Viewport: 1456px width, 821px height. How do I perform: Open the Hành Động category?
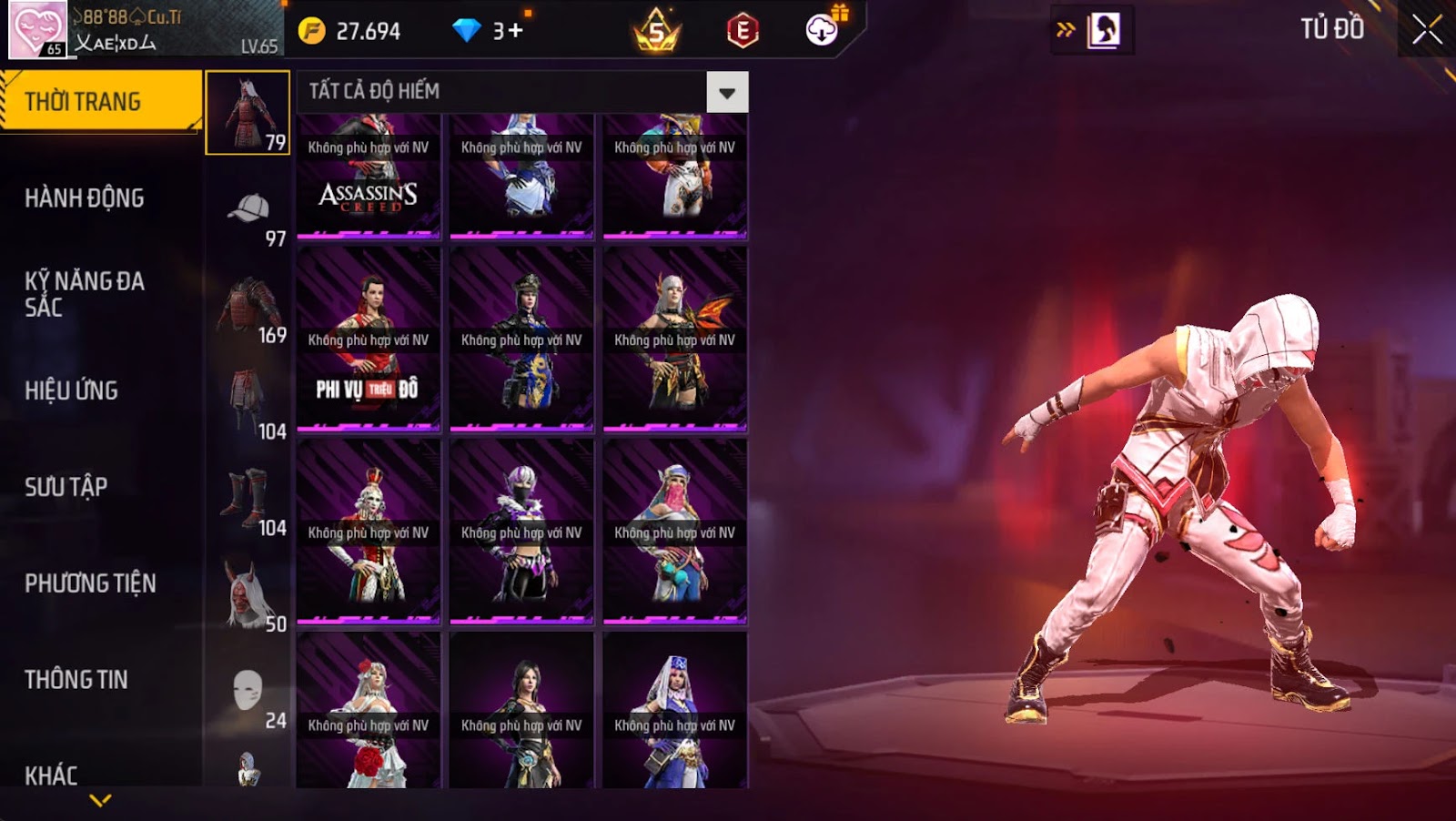click(x=85, y=198)
